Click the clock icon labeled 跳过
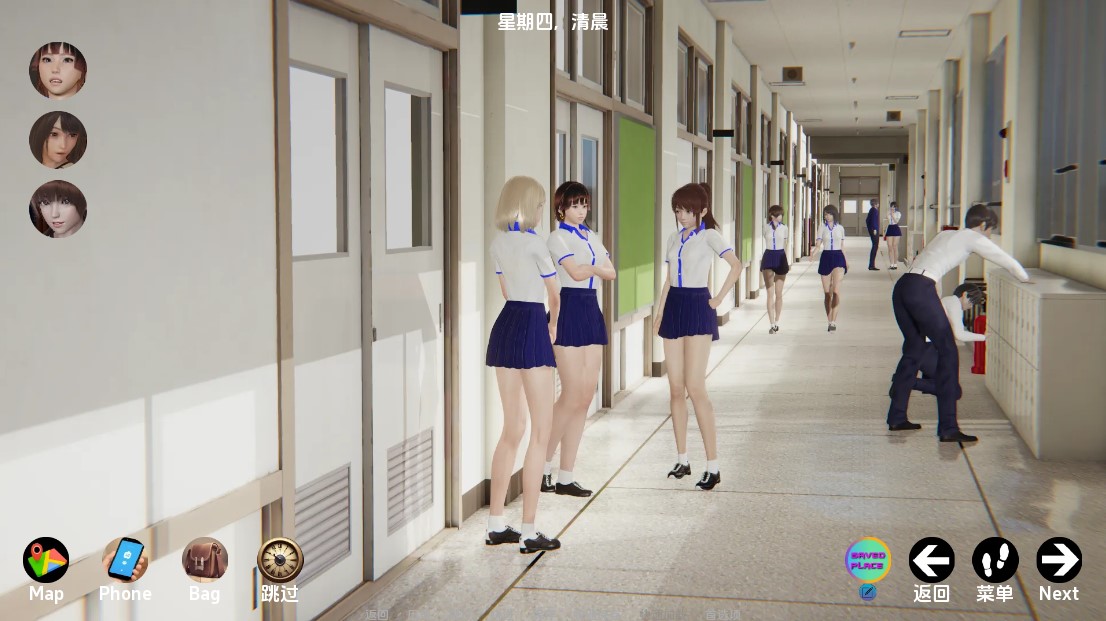The height and width of the screenshot is (621, 1106). (x=280, y=560)
